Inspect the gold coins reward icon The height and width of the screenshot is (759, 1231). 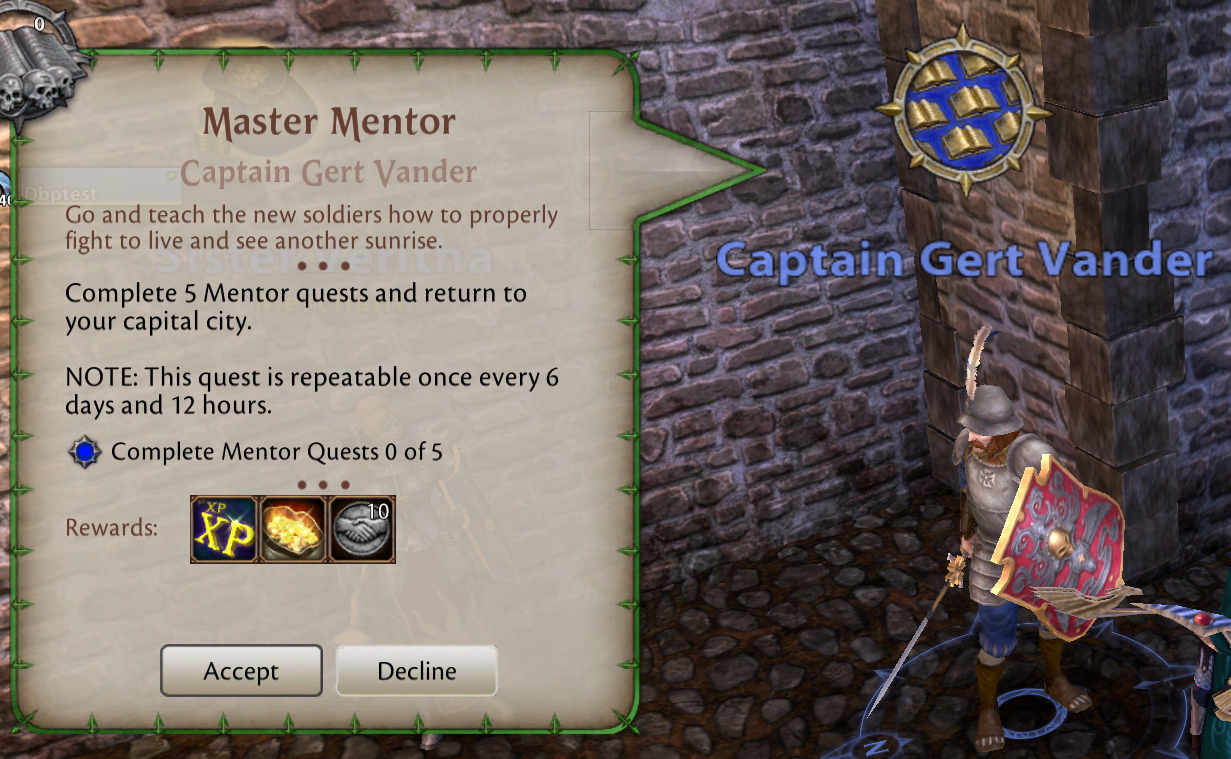click(293, 529)
